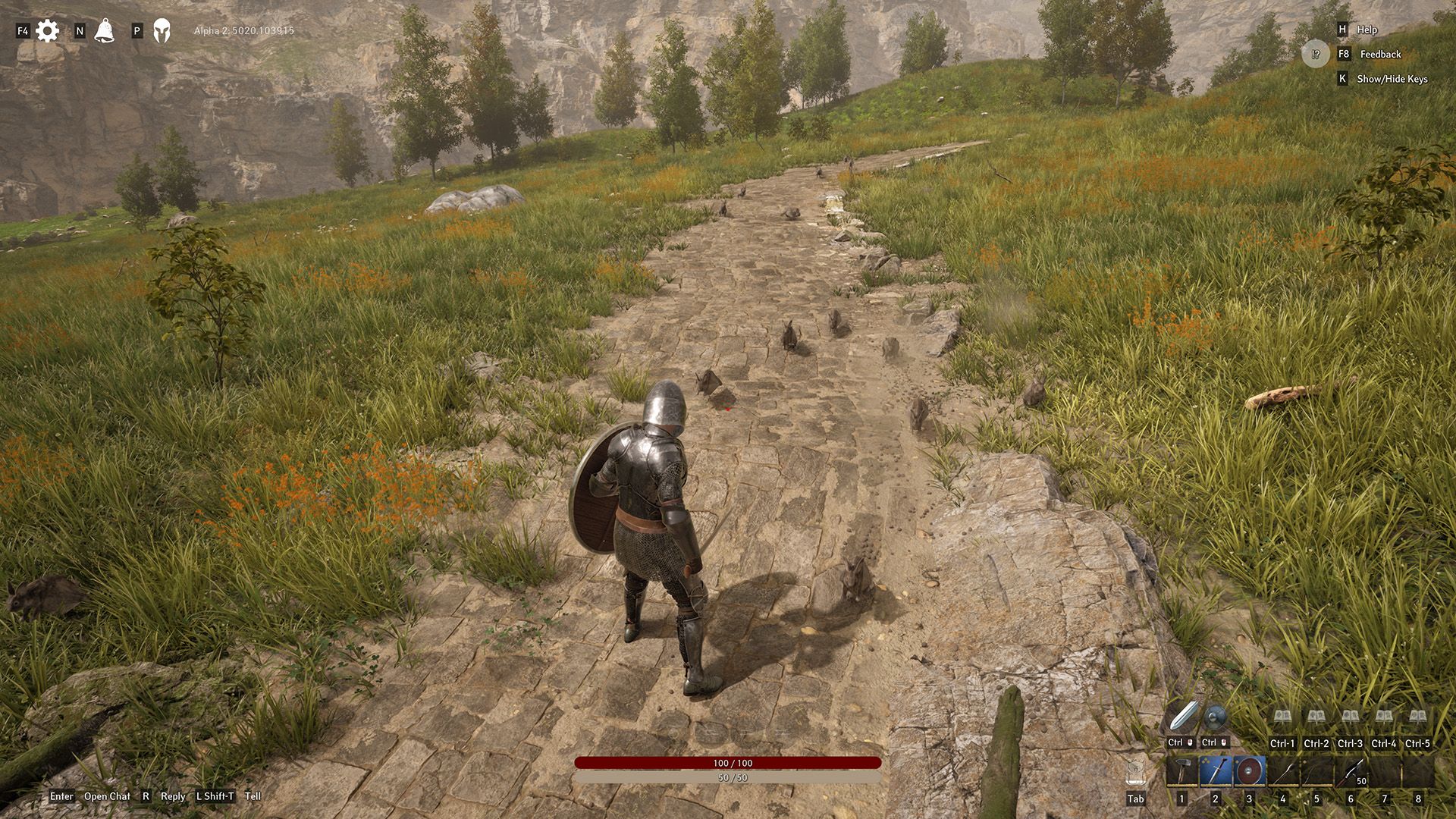Click the sword primary attack icon
This screenshot has height=819, width=1456.
(x=1182, y=717)
